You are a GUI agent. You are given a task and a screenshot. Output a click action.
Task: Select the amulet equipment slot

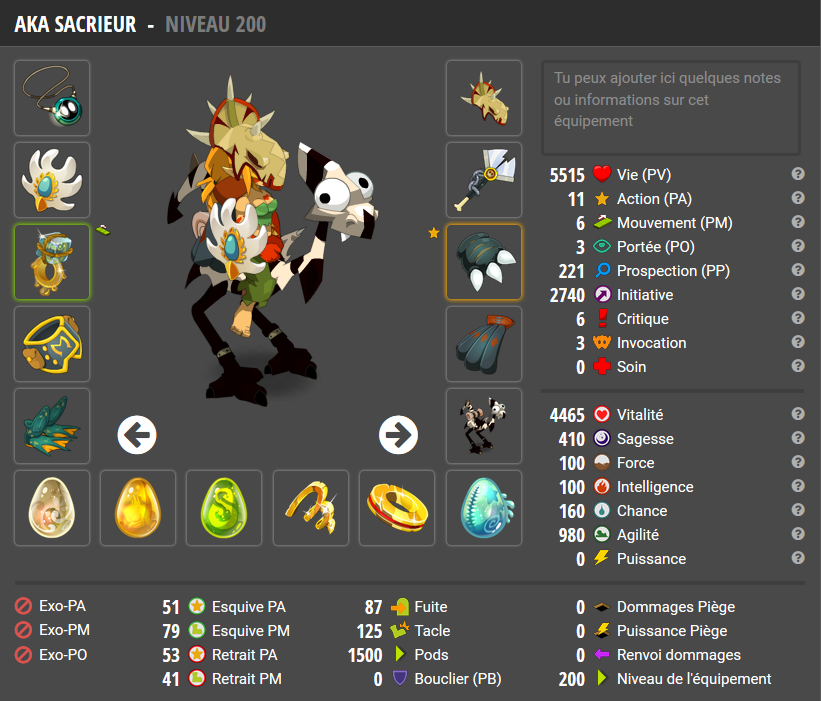[52, 98]
